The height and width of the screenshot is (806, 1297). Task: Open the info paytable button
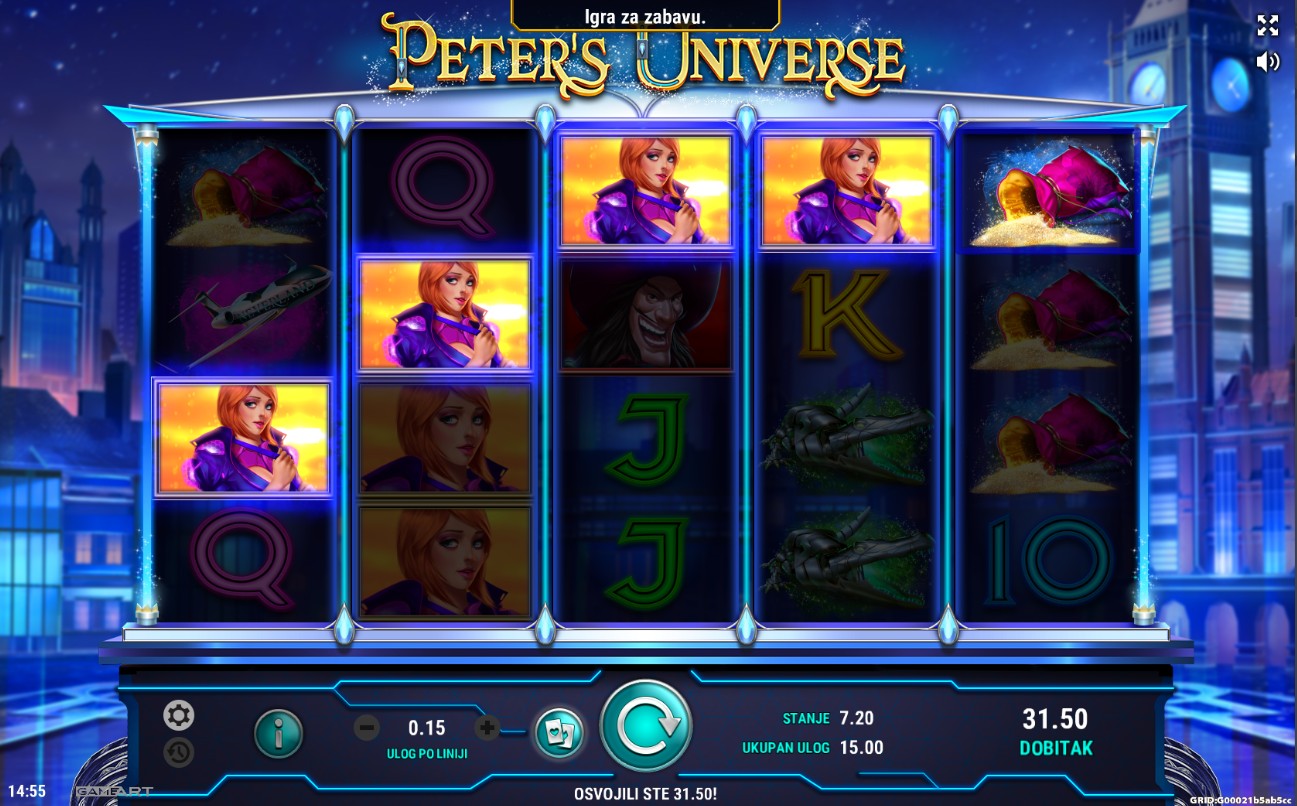pos(278,733)
